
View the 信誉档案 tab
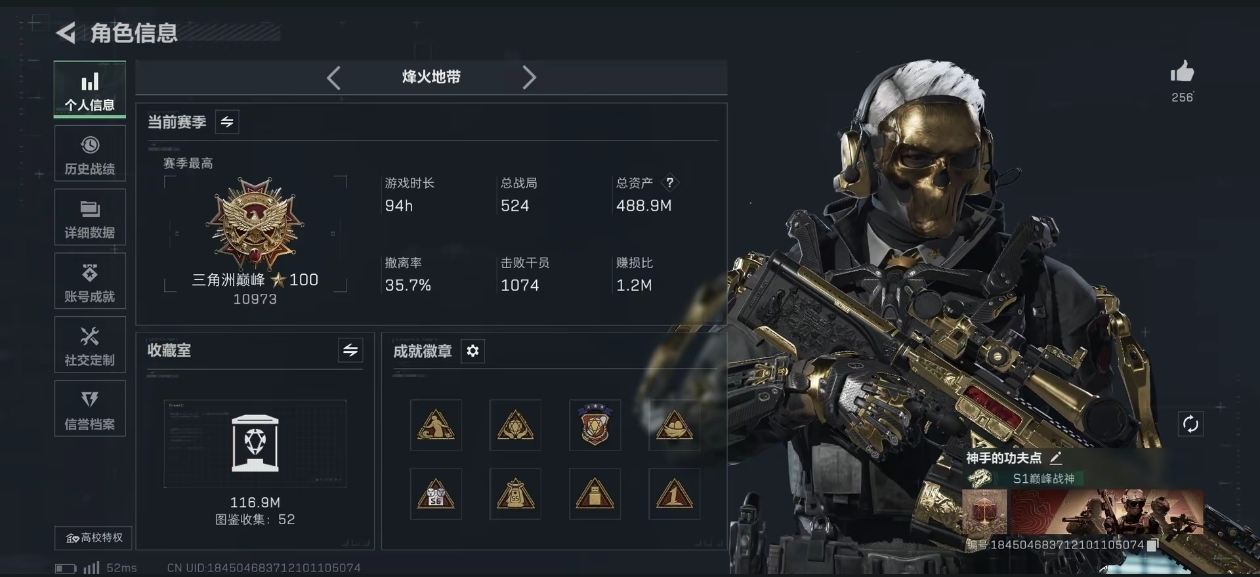click(x=90, y=409)
